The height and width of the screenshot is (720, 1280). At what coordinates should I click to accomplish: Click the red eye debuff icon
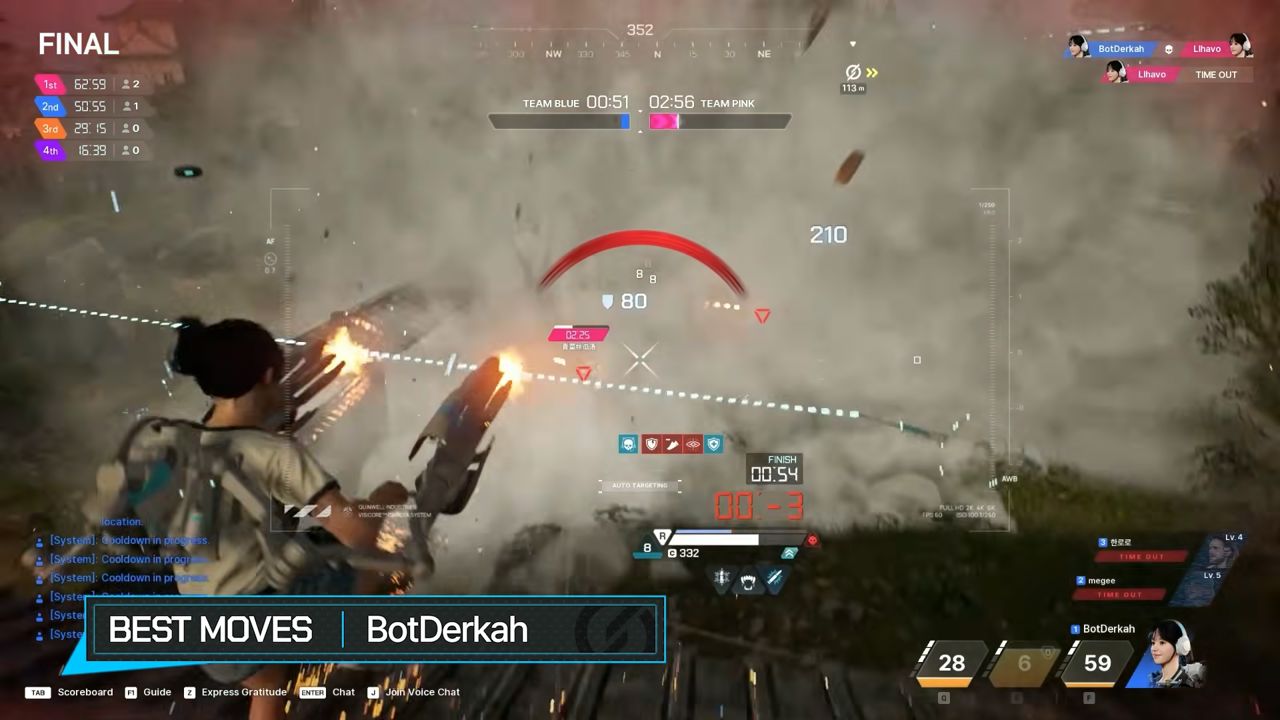692,443
